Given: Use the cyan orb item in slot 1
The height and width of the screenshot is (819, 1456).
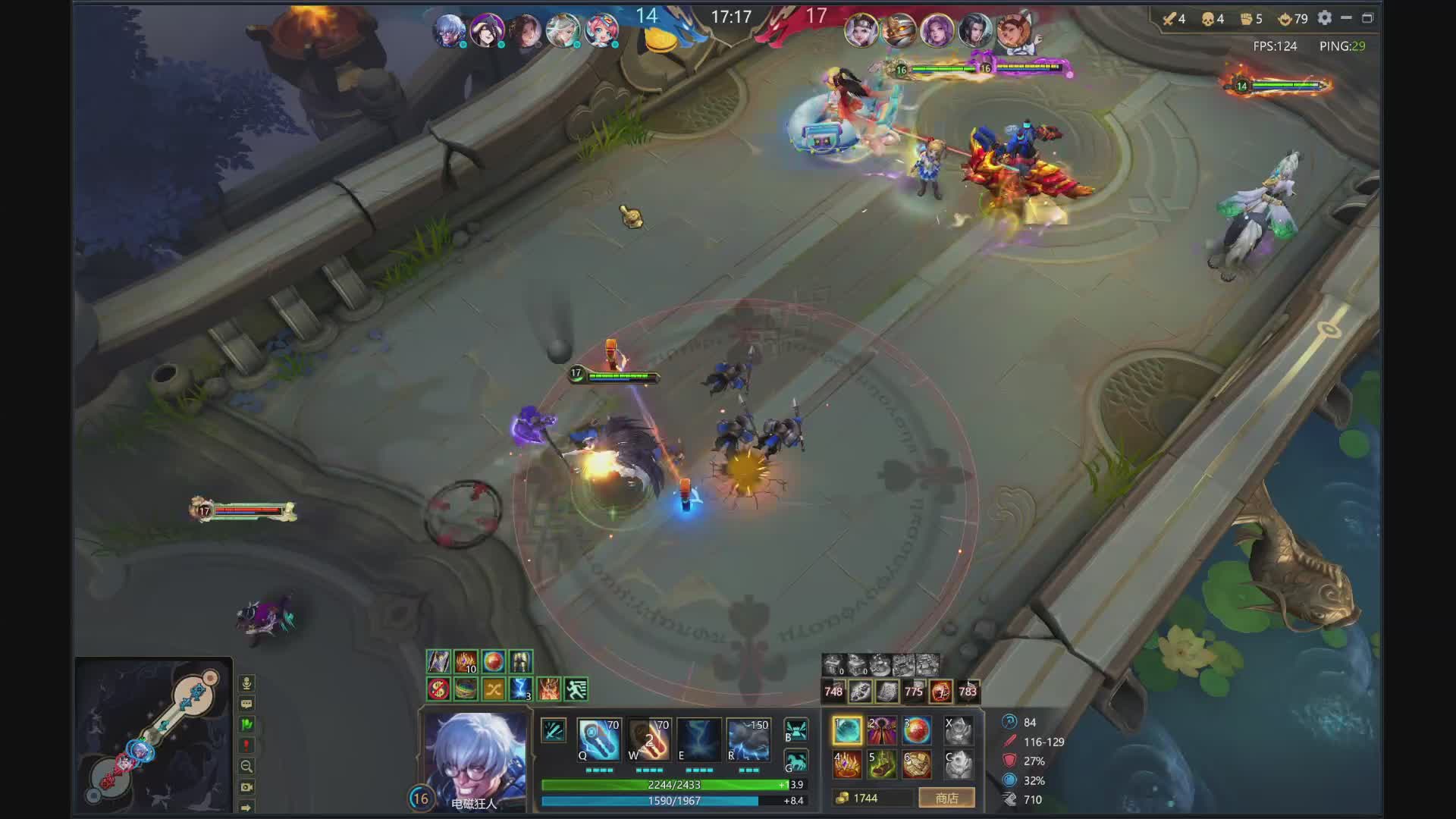Looking at the screenshot, I should coord(847,731).
